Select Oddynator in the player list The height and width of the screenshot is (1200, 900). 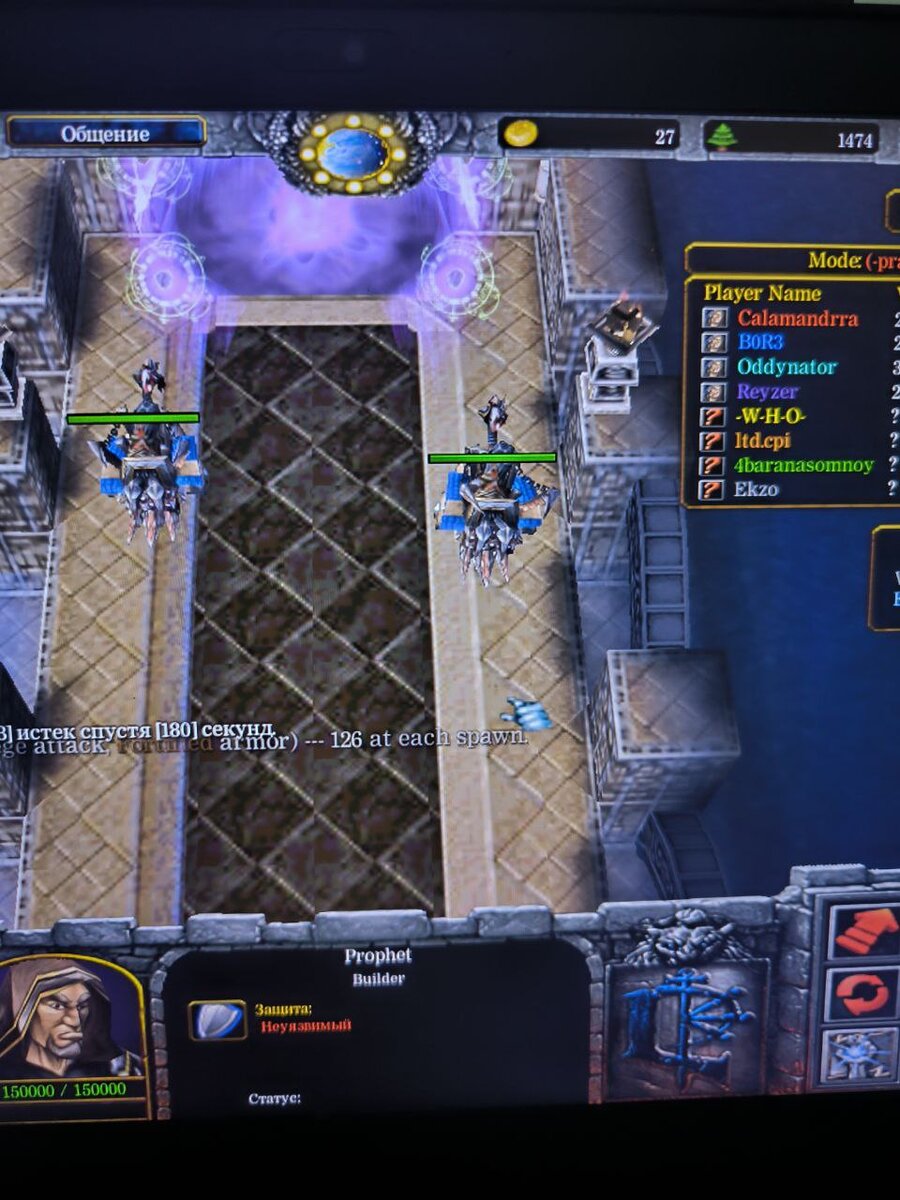pos(786,367)
